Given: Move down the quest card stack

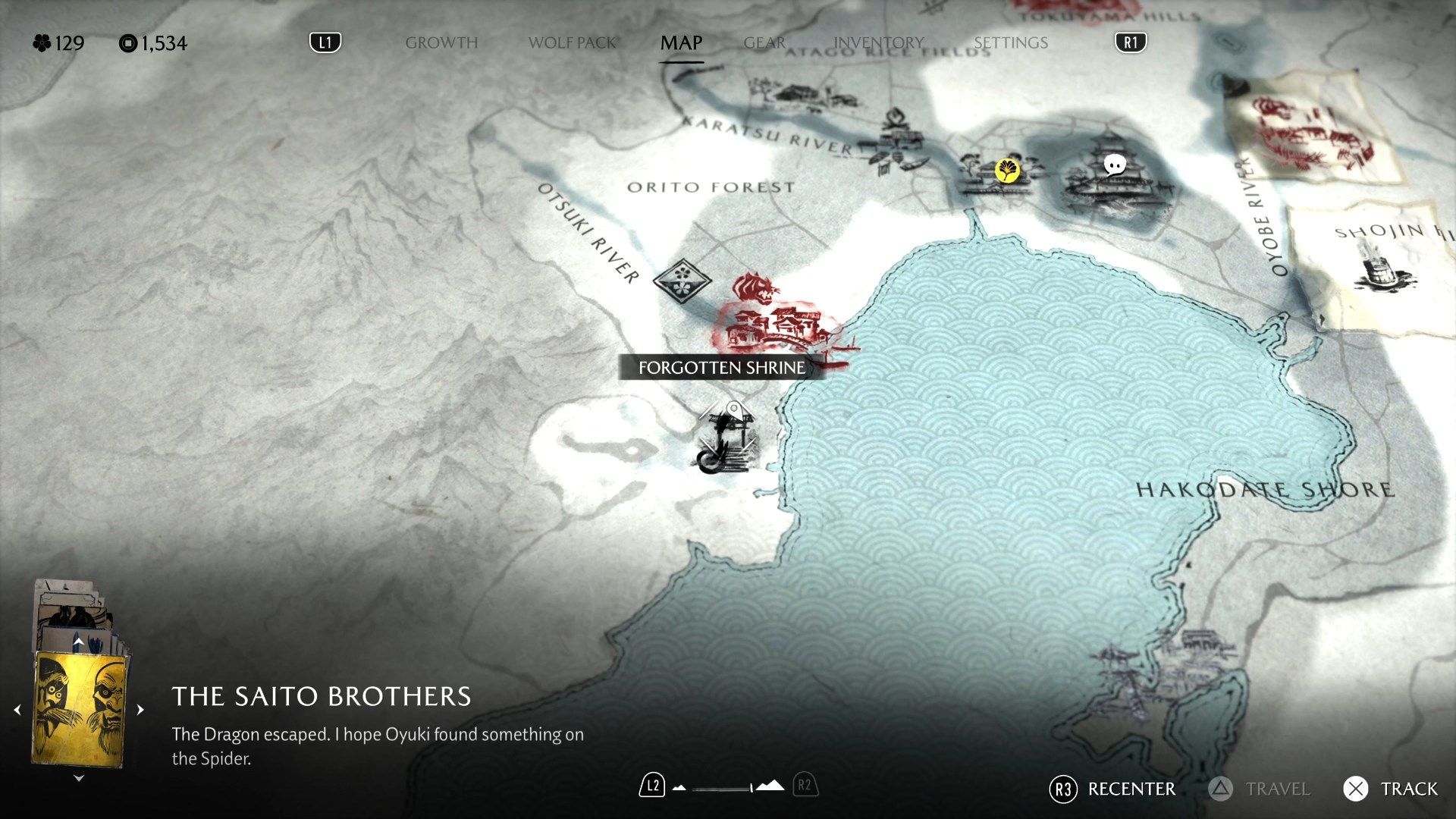Looking at the screenshot, I should 79,778.
